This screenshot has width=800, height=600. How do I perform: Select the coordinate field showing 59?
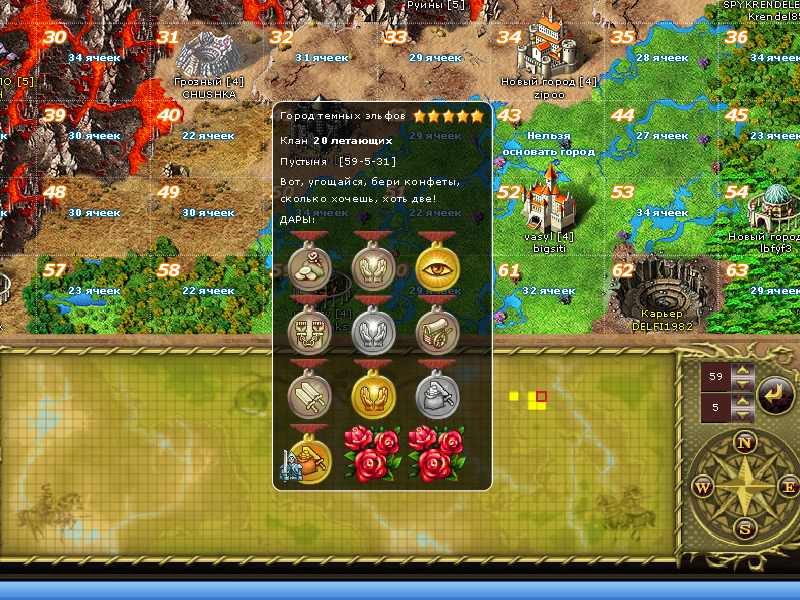pyautogui.click(x=717, y=378)
